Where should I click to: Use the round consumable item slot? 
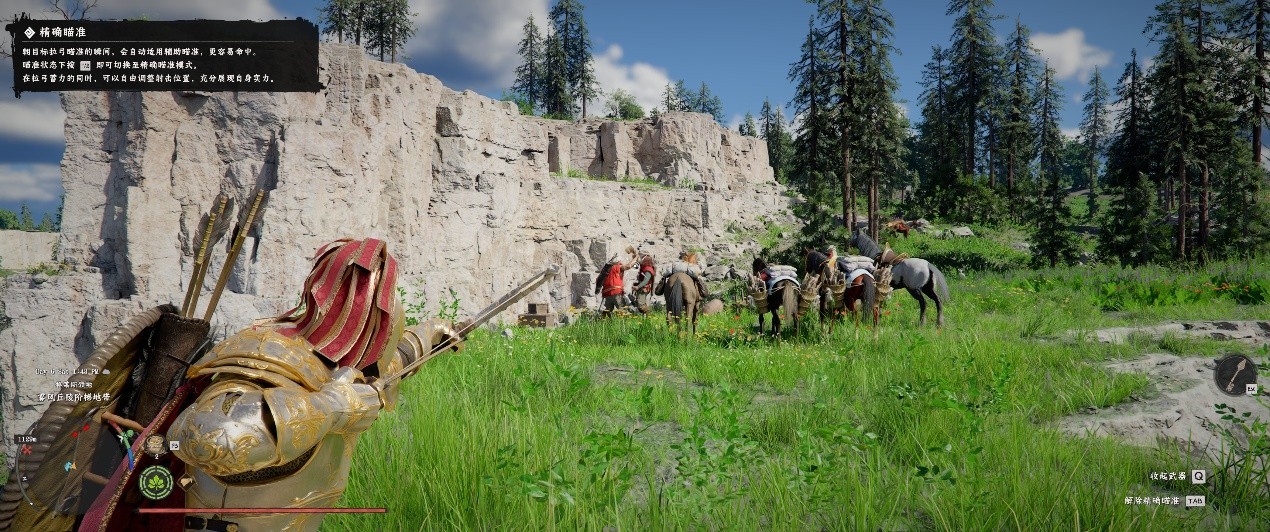pos(155,445)
